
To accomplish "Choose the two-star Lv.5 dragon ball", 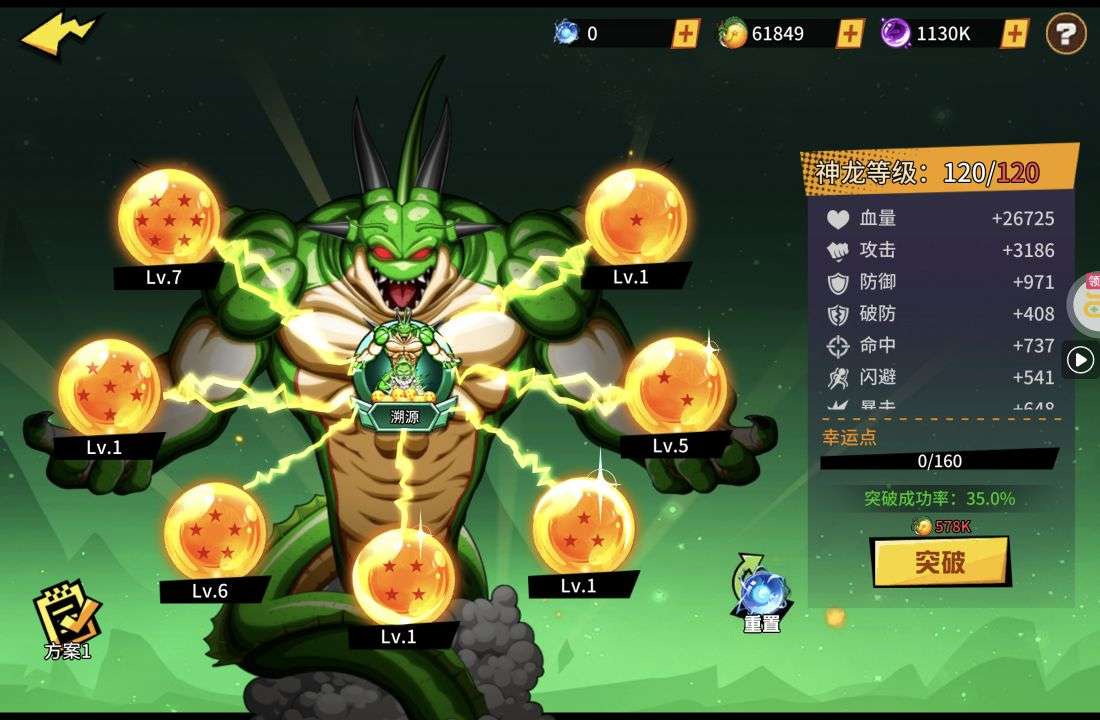I will (676, 386).
